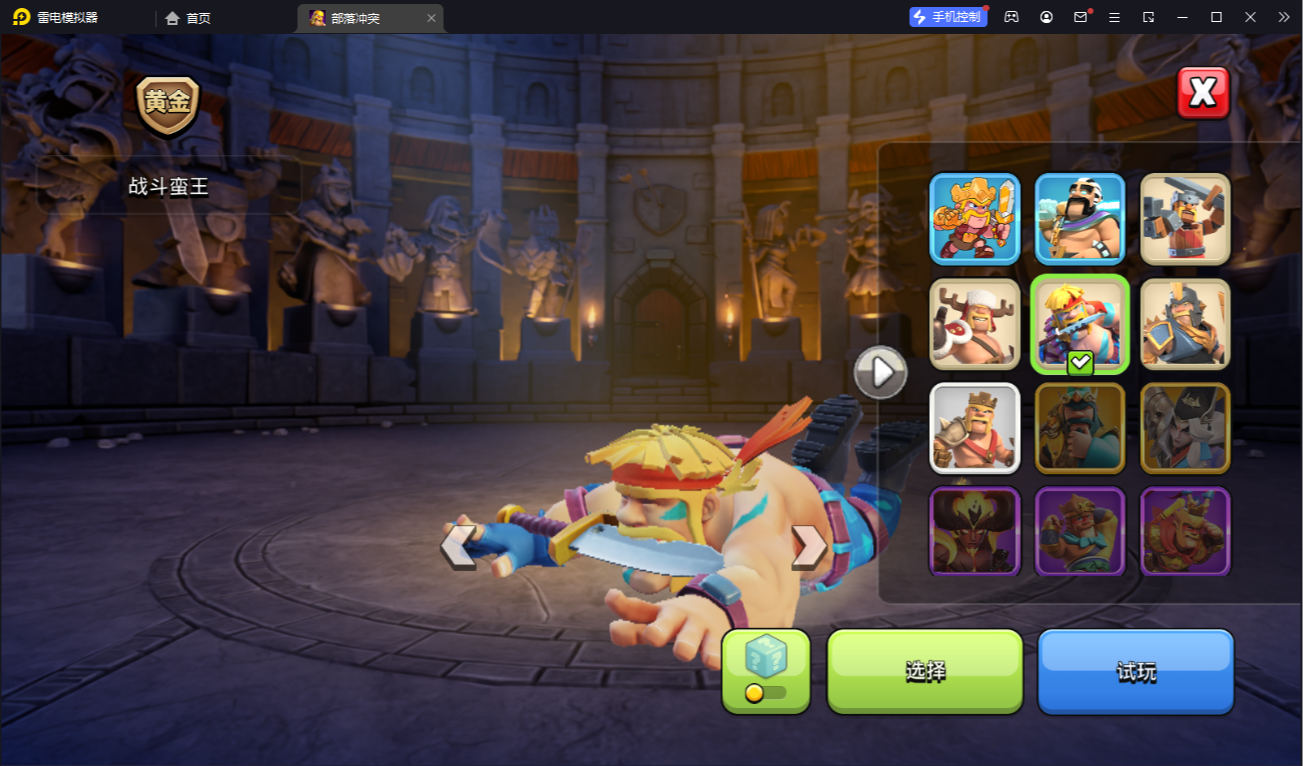This screenshot has height=766, width=1303.
Task: Open the mail icon in emulator title bar
Action: (x=1080, y=17)
